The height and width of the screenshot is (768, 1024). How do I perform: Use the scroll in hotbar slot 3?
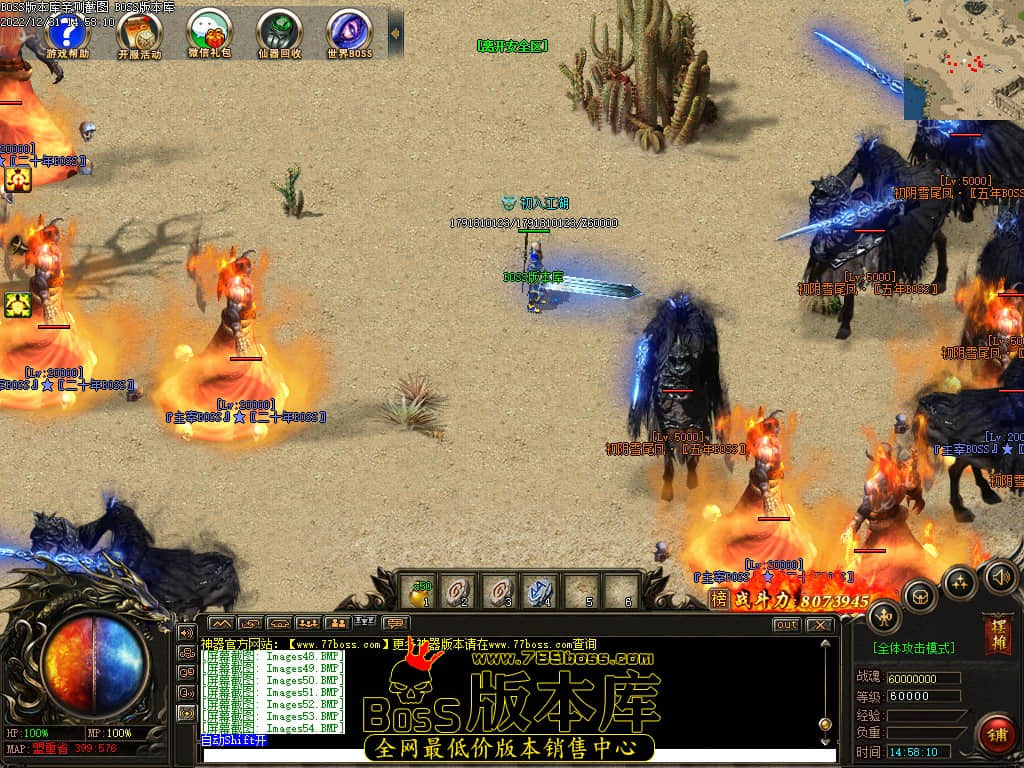[500, 592]
